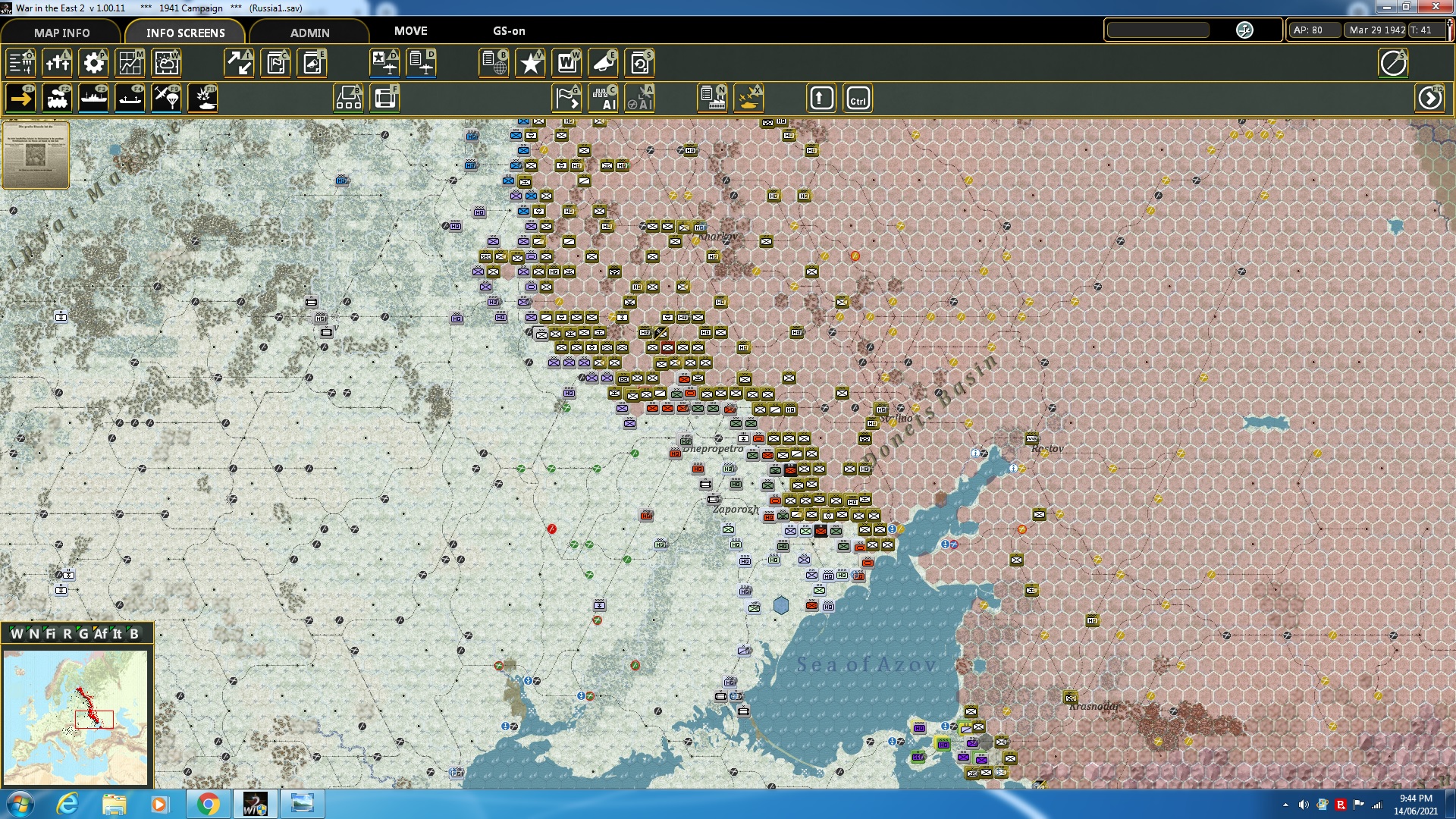Open the battles locator tank icon (X)
Image resolution: width=1456 pixels, height=819 pixels.
(x=749, y=98)
